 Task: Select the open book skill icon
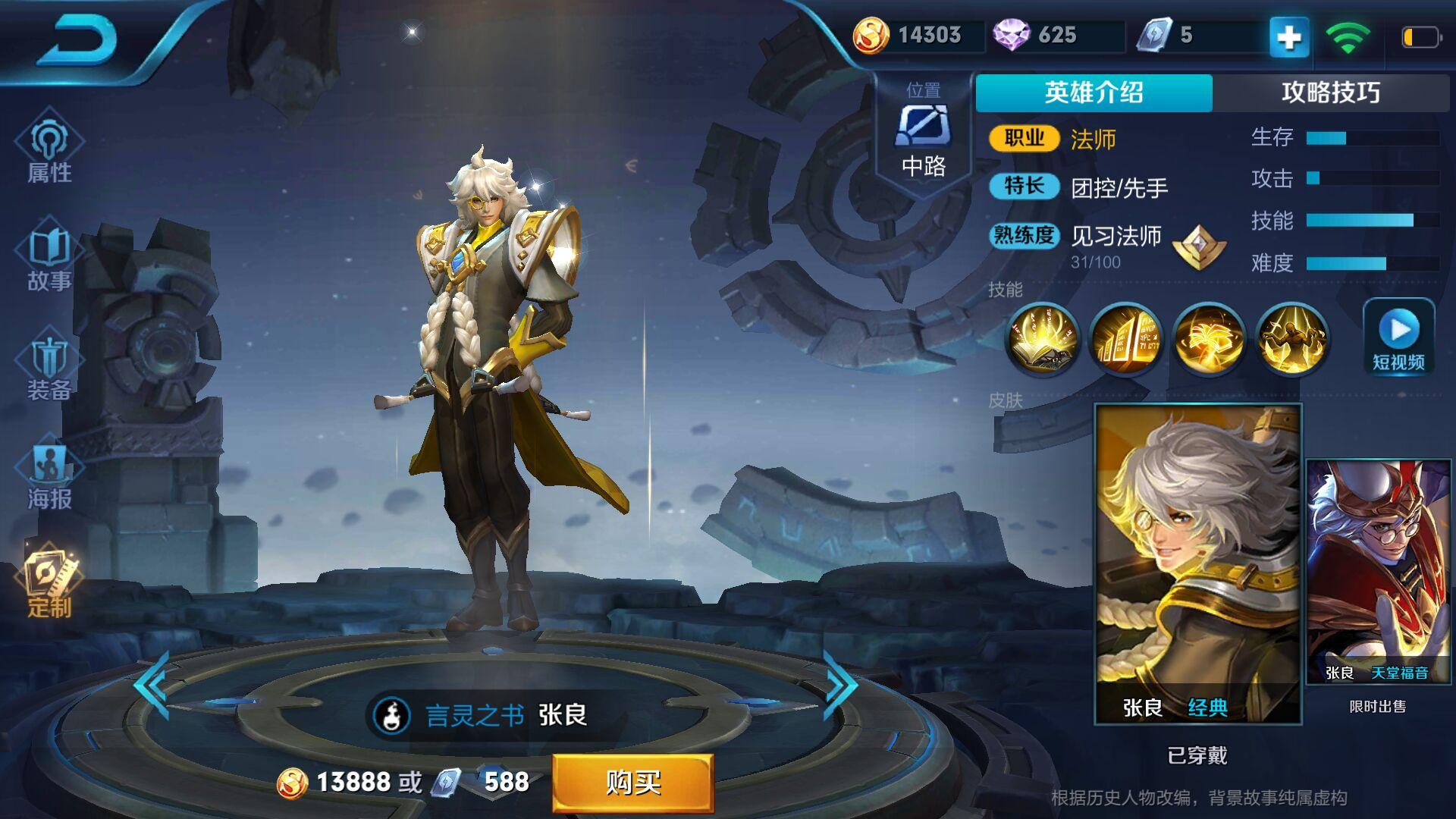pos(1042,340)
